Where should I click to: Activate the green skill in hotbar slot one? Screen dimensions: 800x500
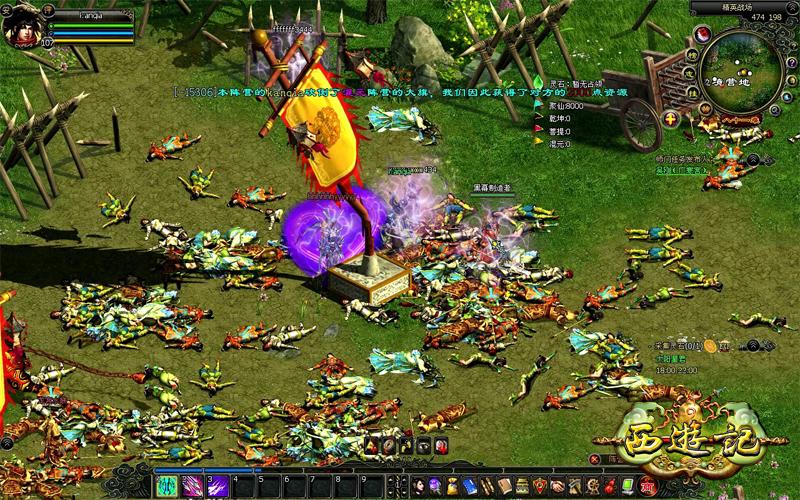pos(166,486)
